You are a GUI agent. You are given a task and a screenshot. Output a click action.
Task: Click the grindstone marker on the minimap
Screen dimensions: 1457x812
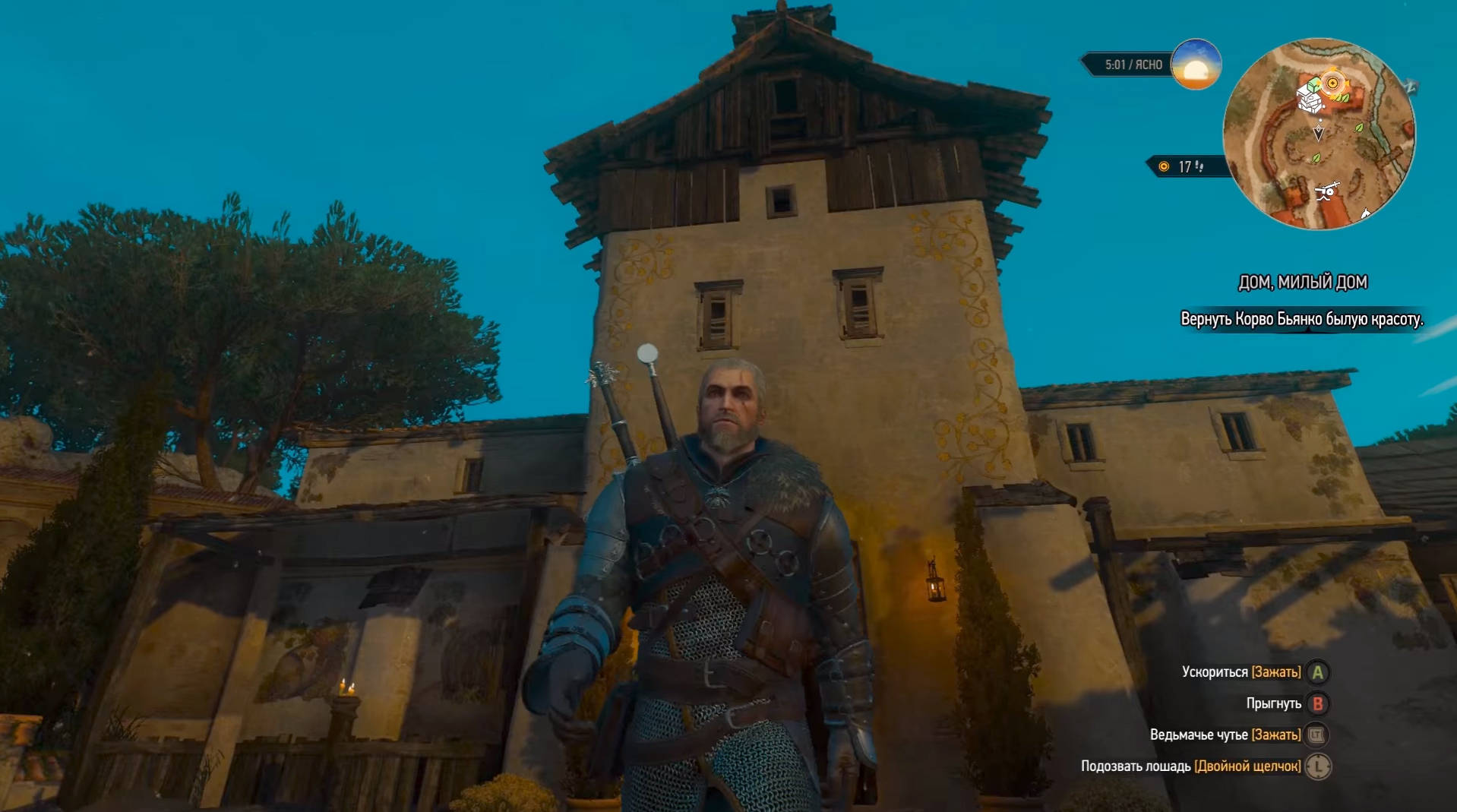1326,191
